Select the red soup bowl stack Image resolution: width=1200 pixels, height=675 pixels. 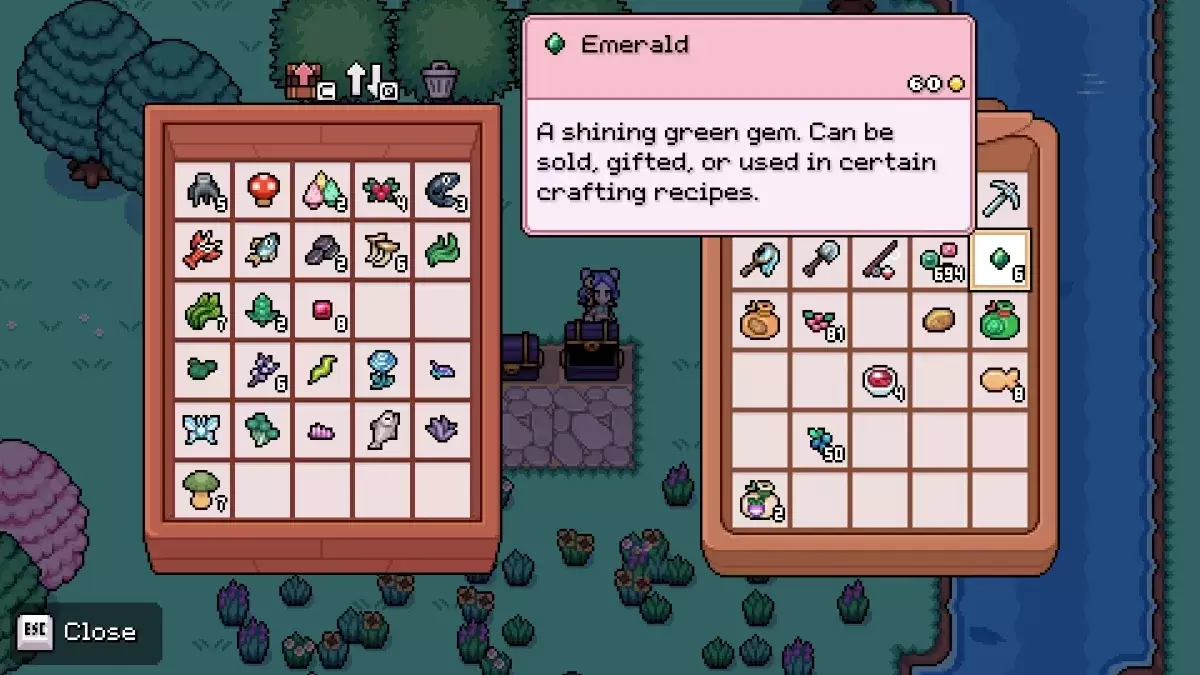point(880,380)
